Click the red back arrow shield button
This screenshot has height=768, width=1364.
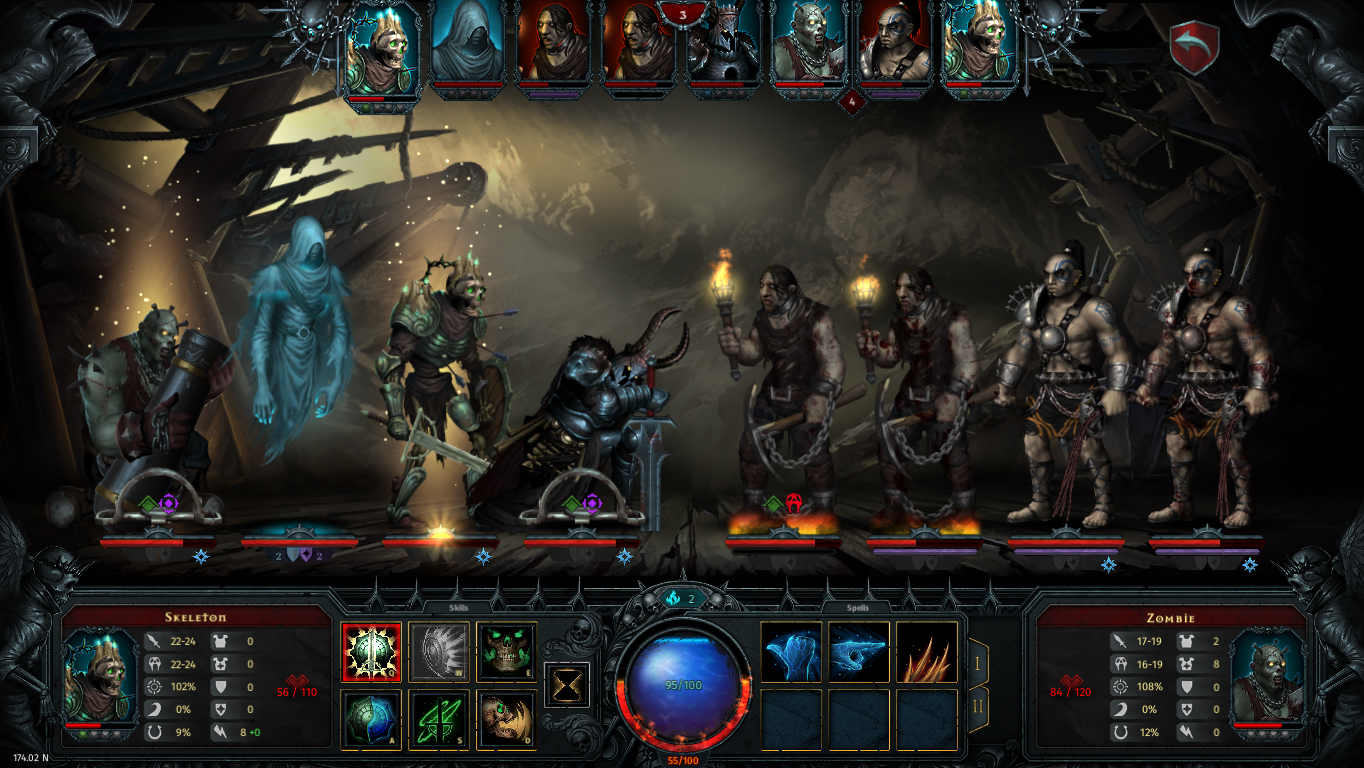(1194, 47)
